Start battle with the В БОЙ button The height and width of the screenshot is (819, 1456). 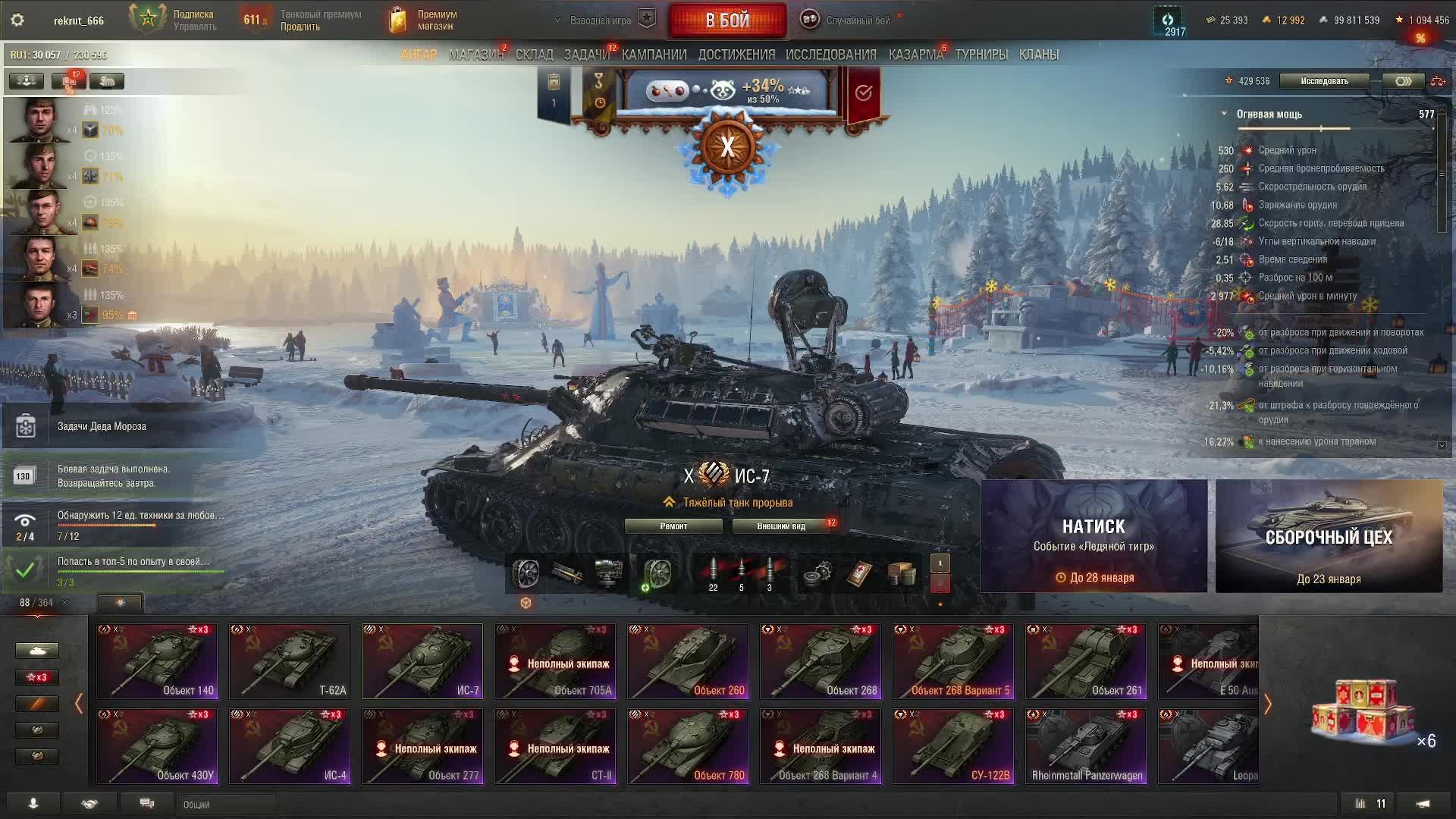(726, 20)
